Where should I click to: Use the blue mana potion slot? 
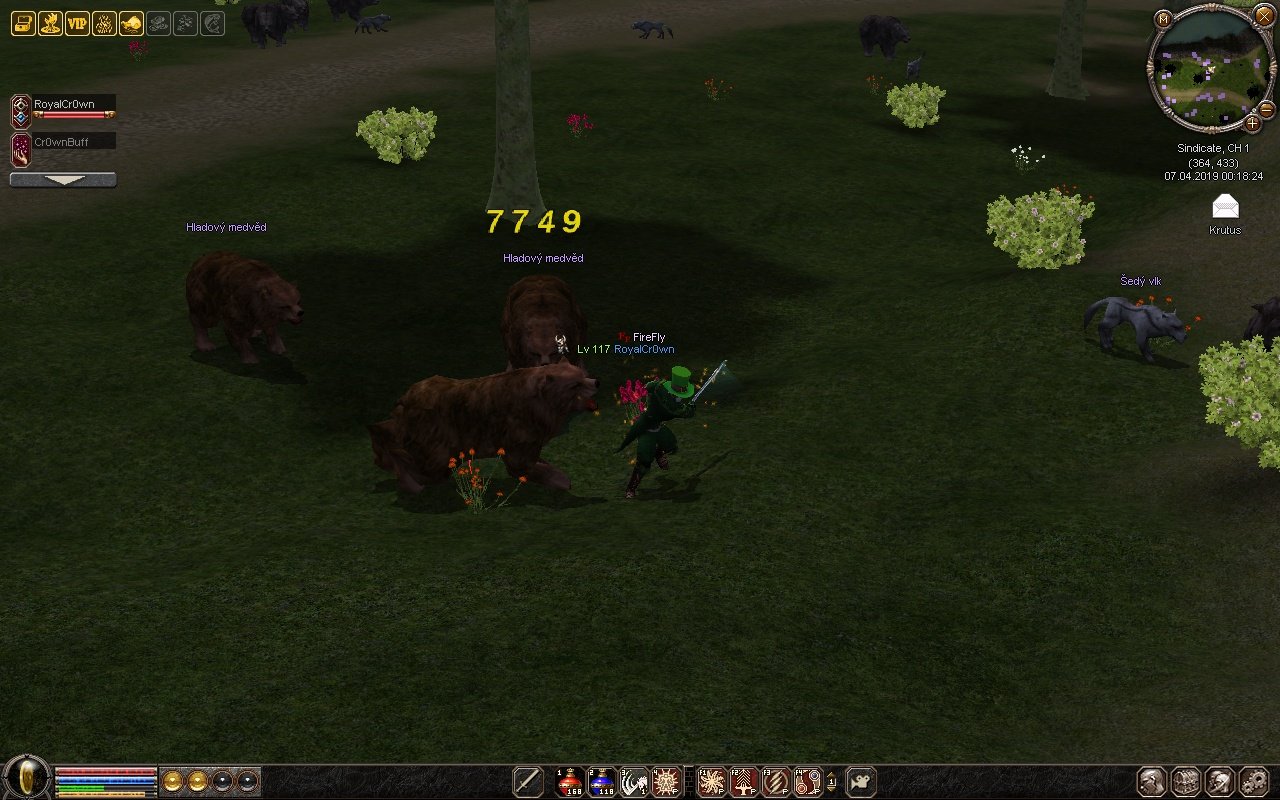click(x=602, y=781)
